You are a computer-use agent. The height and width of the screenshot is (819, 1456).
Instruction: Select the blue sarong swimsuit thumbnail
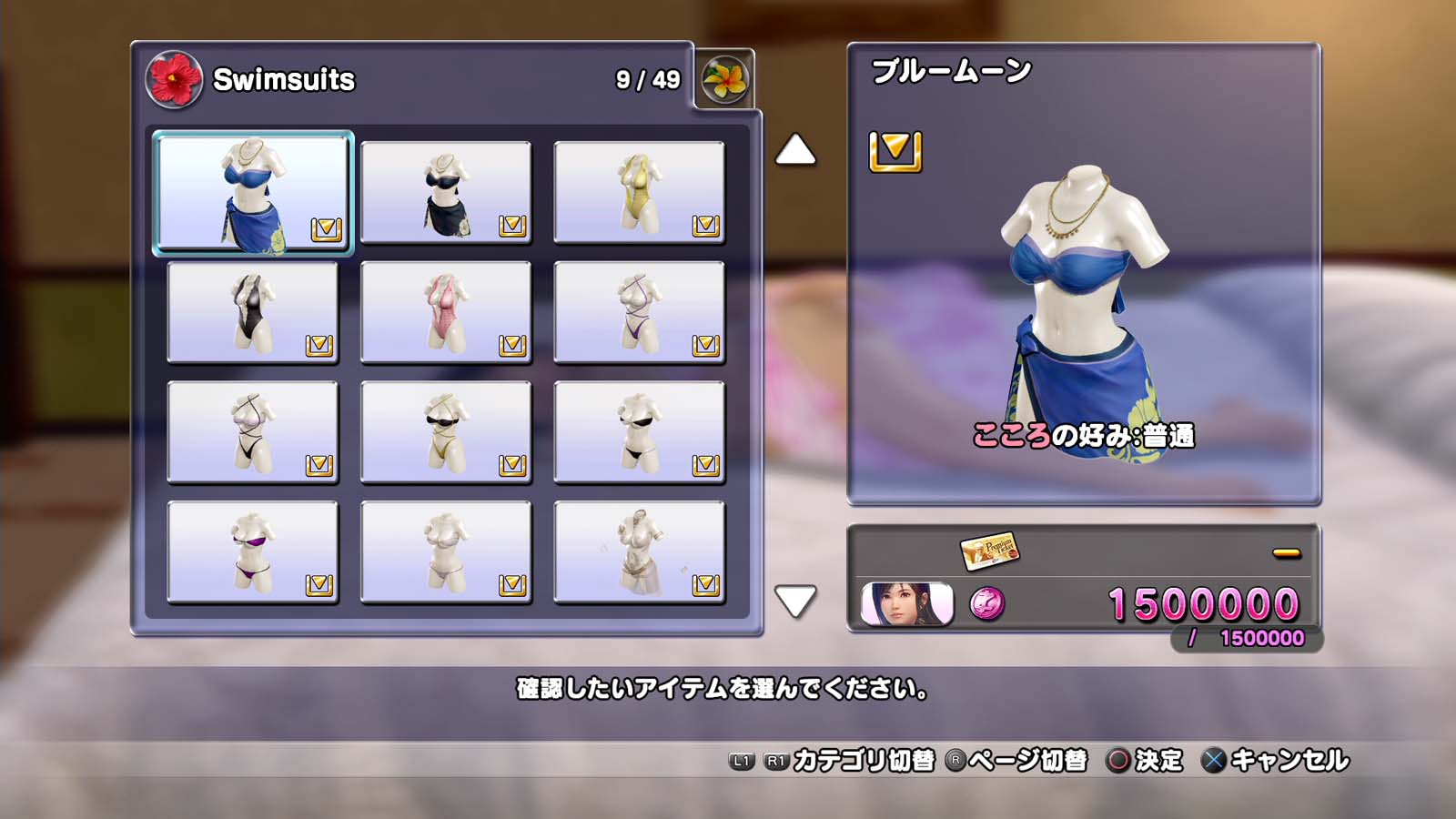point(253,192)
